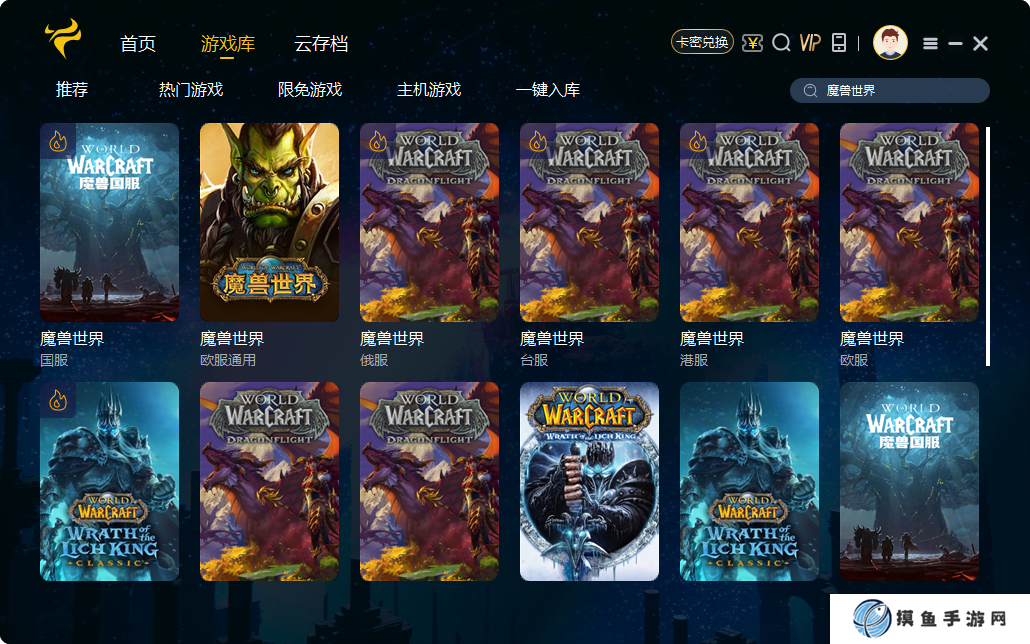Switch to 主机游戏 console games category
The image size is (1030, 644).
click(429, 90)
